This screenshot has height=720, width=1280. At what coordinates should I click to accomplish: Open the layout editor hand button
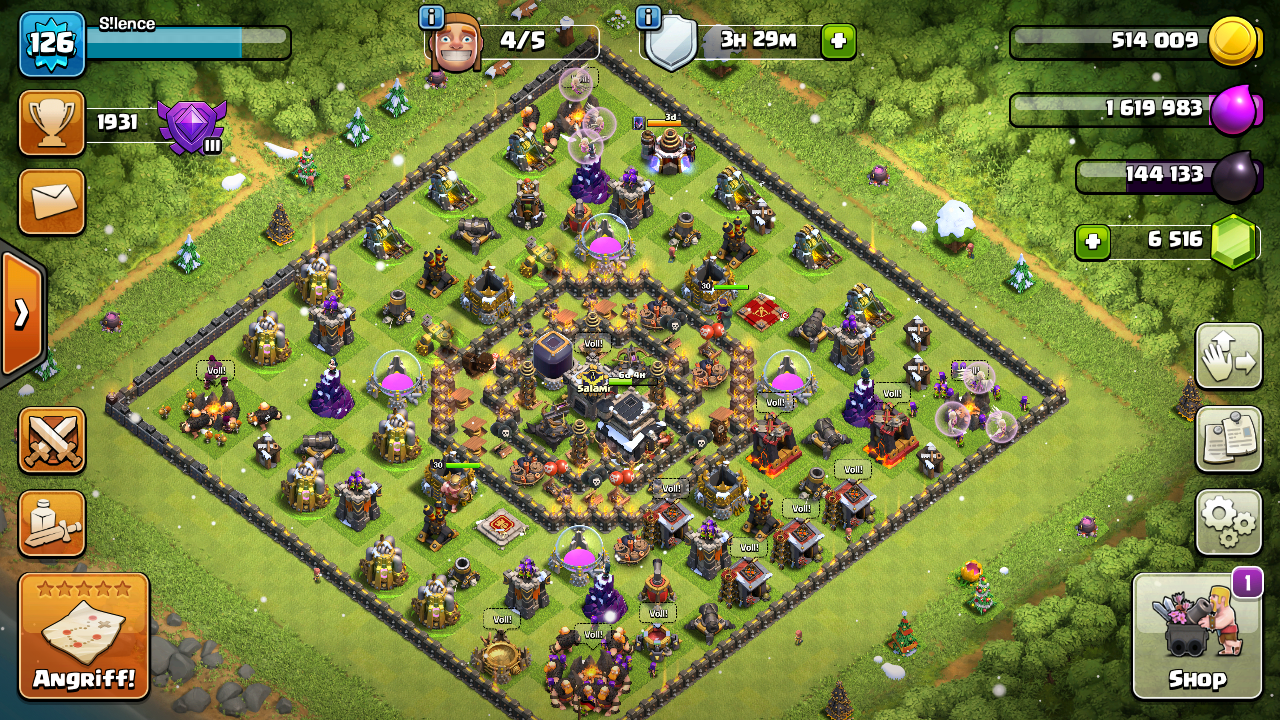click(x=1228, y=357)
